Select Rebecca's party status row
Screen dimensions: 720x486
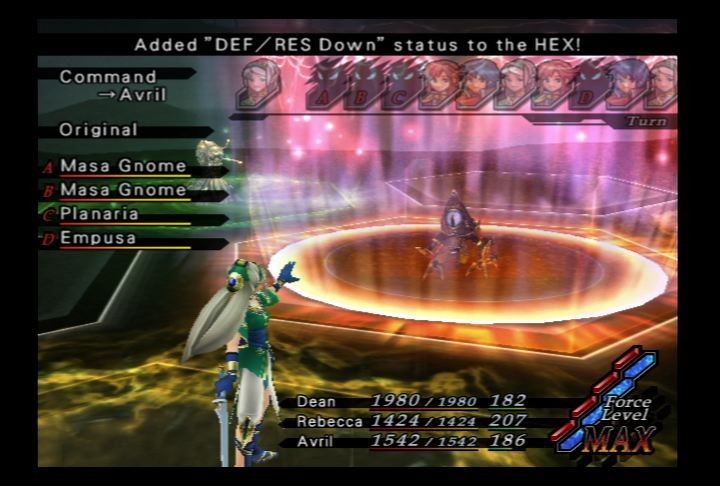[x=411, y=421]
